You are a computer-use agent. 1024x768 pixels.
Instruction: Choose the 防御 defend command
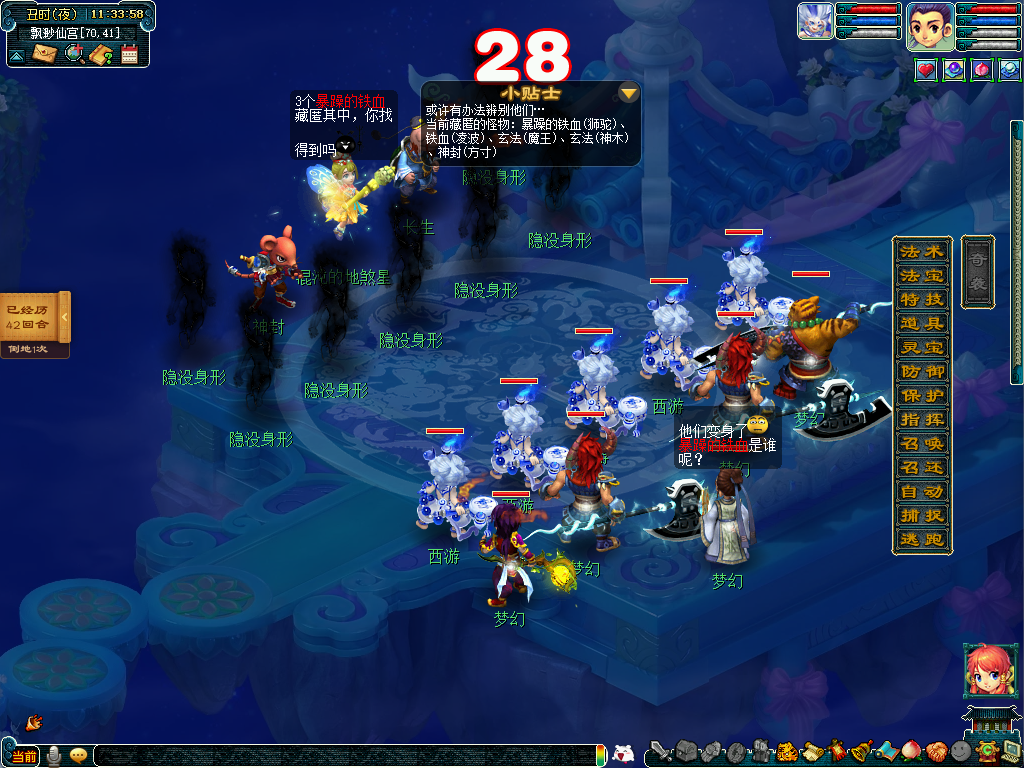(x=921, y=371)
